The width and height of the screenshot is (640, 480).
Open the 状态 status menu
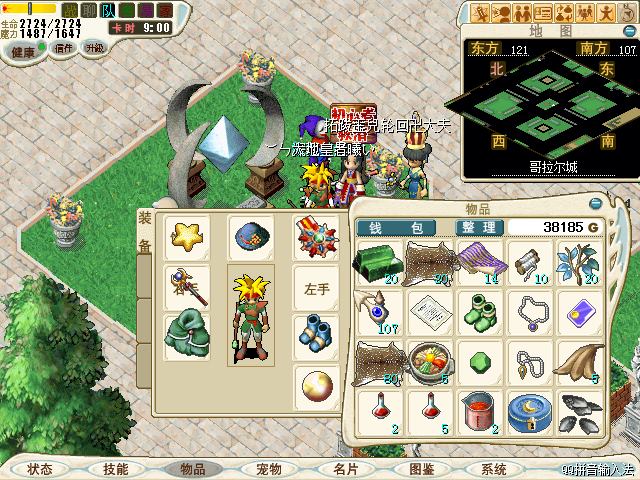click(x=40, y=468)
